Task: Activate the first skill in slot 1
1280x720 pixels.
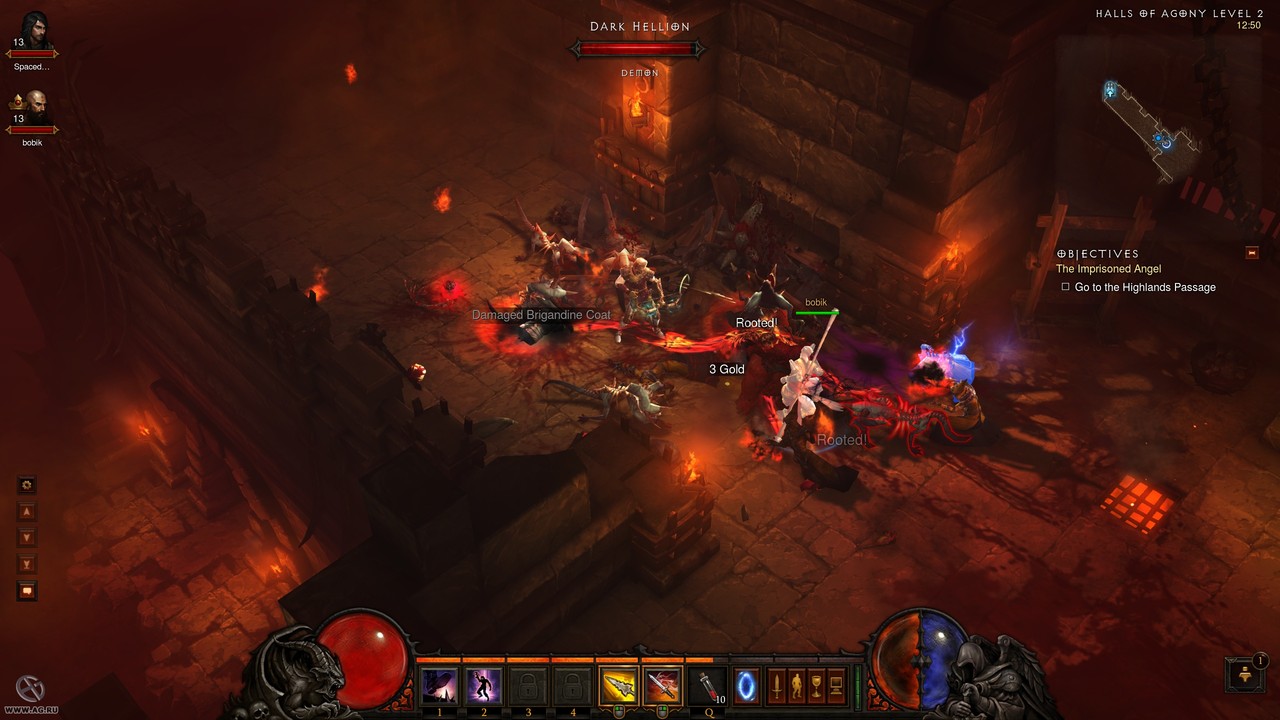Action: click(x=440, y=686)
